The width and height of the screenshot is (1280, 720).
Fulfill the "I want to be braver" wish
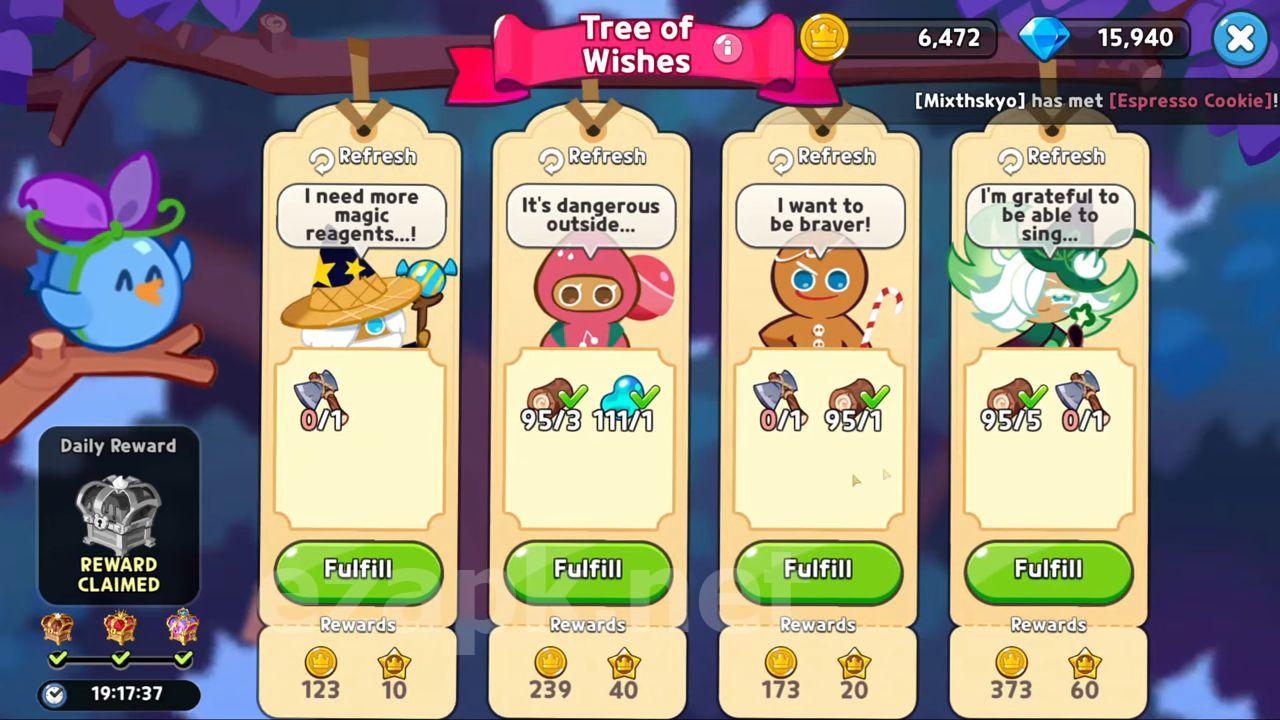pos(818,570)
